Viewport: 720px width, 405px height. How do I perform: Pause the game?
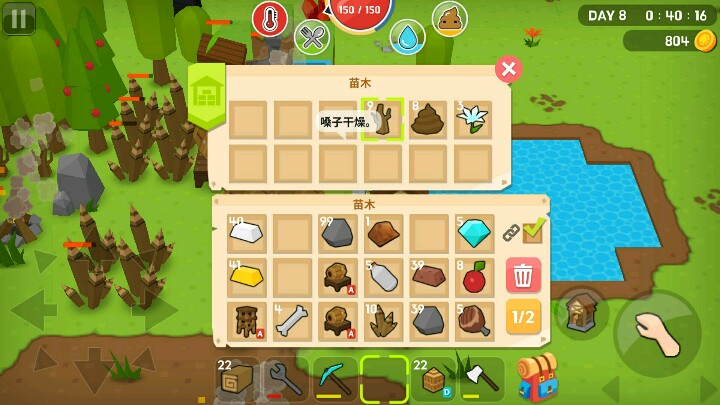click(x=18, y=18)
